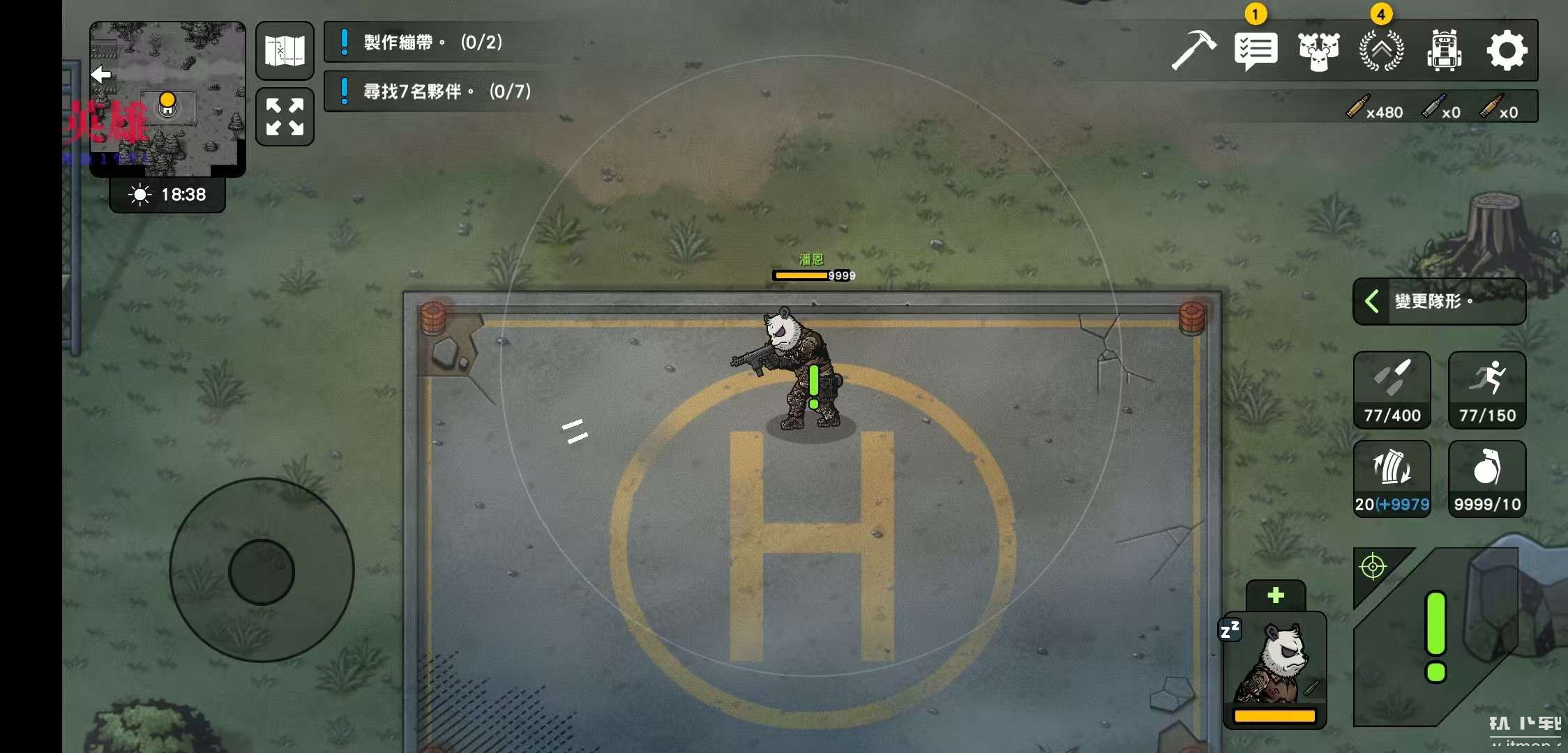
Task: Select the make bandages quest tracker
Action: point(432,43)
